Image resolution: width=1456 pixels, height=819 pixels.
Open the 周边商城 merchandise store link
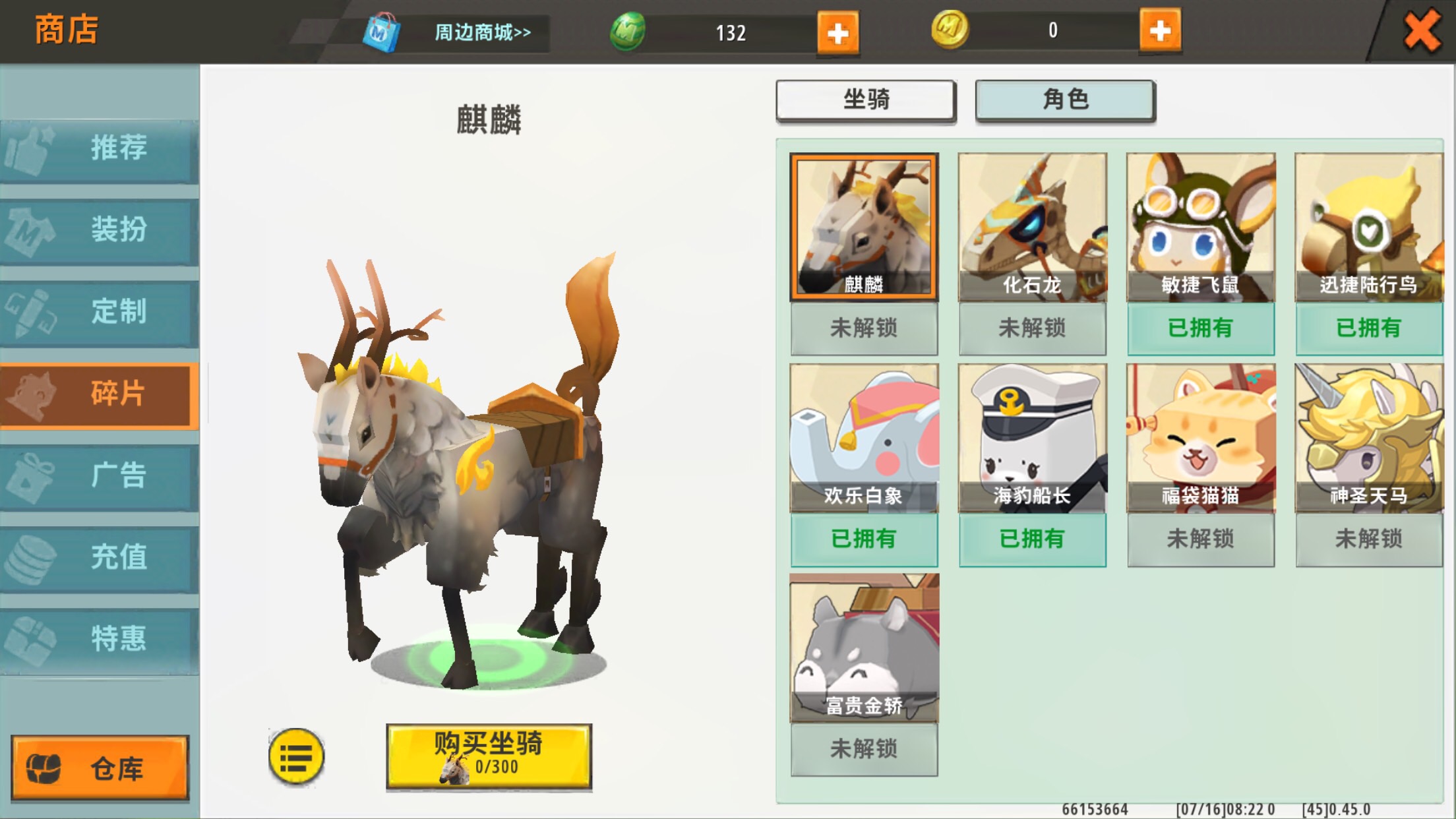pos(482,32)
